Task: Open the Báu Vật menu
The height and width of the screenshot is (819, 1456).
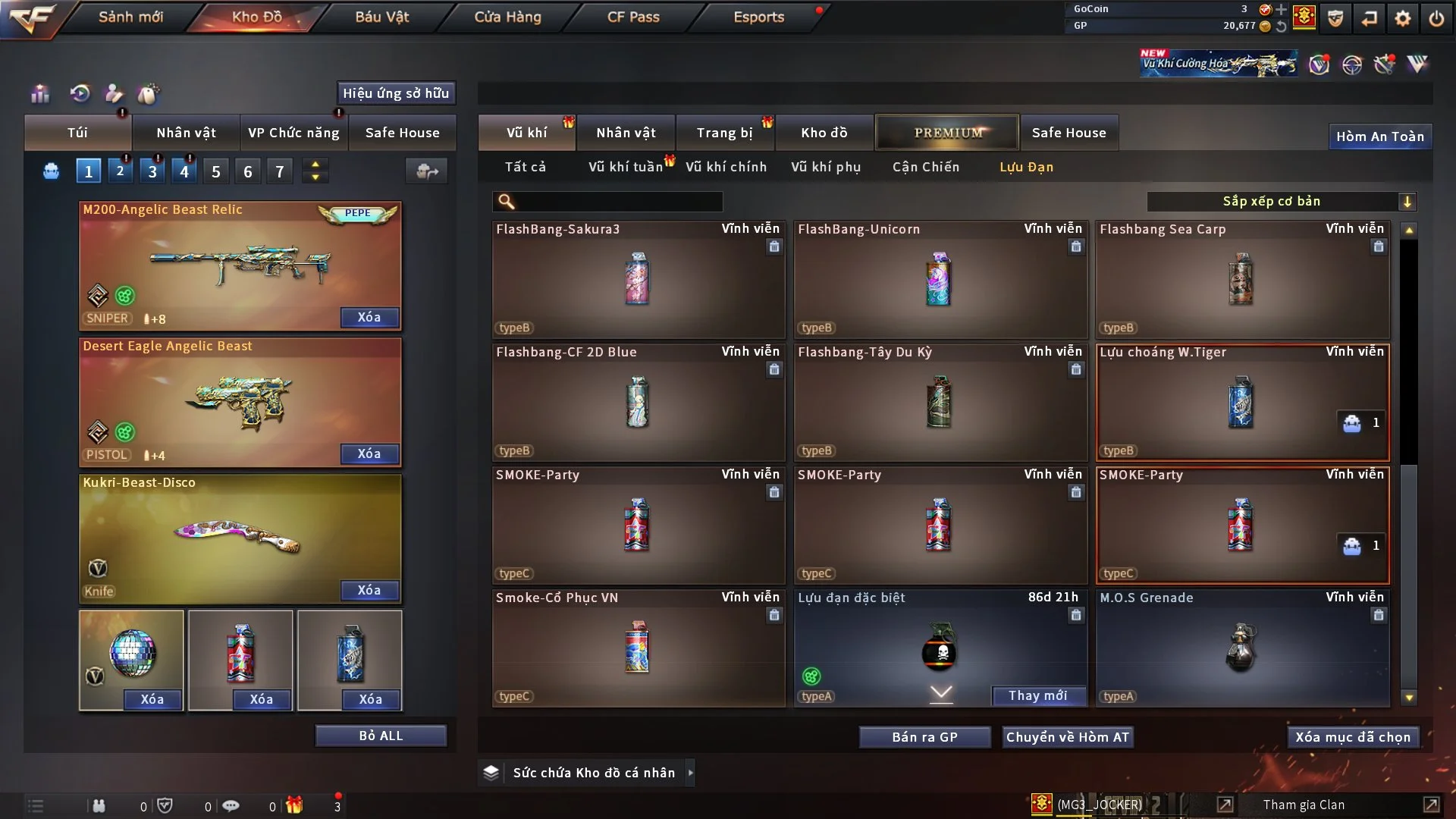Action: click(381, 17)
